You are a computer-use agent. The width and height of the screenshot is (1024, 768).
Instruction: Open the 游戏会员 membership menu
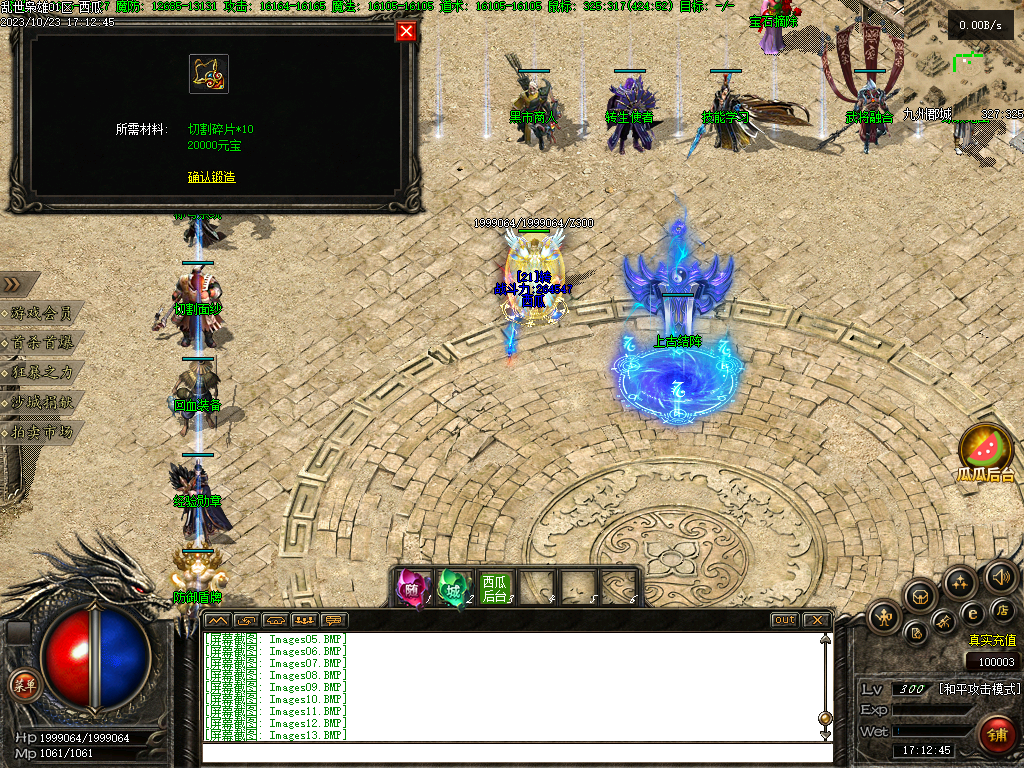pyautogui.click(x=42, y=313)
